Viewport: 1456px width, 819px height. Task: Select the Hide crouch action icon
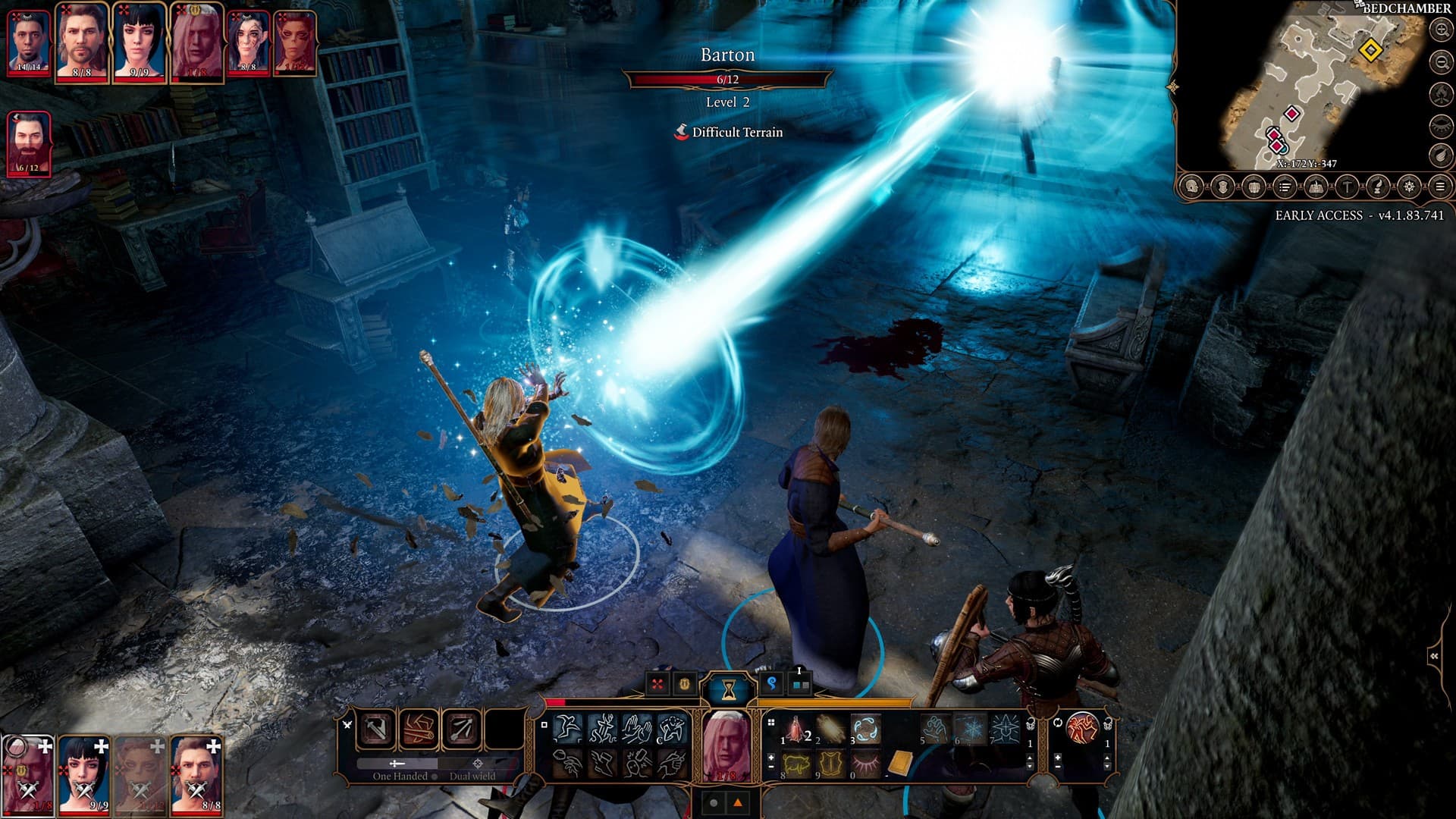click(x=673, y=729)
